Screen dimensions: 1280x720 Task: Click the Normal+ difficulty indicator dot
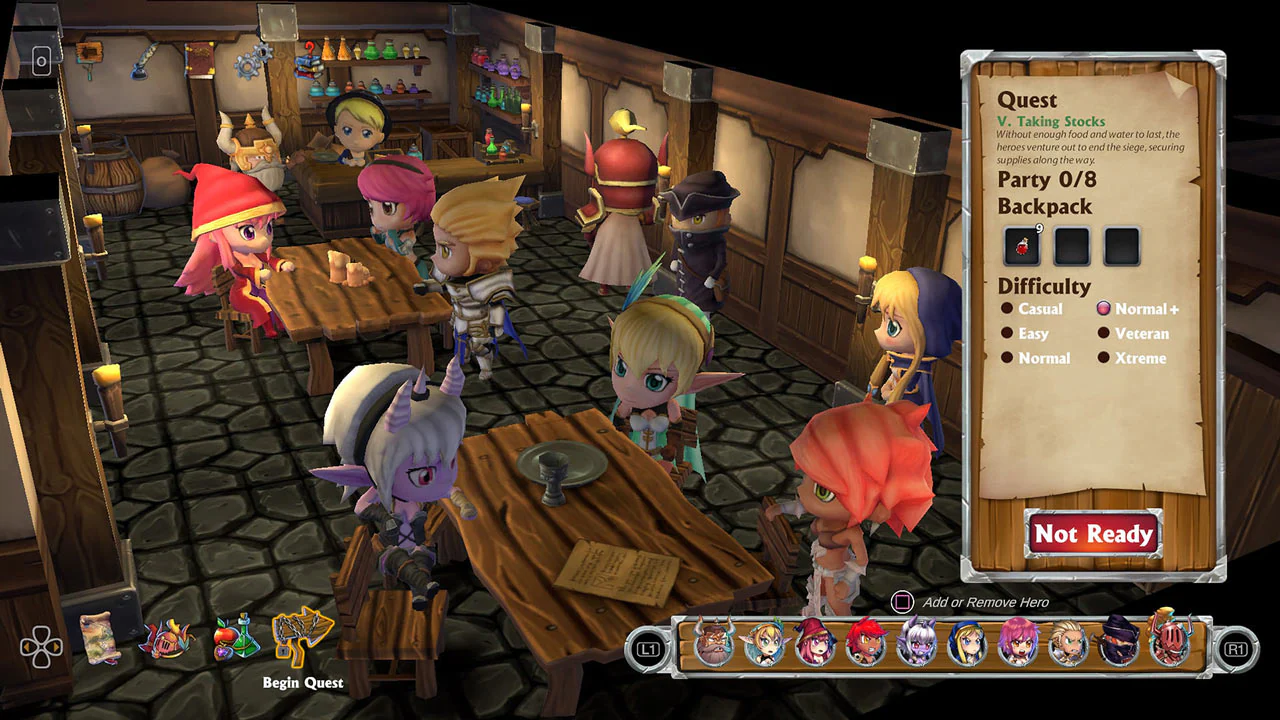[1104, 309]
